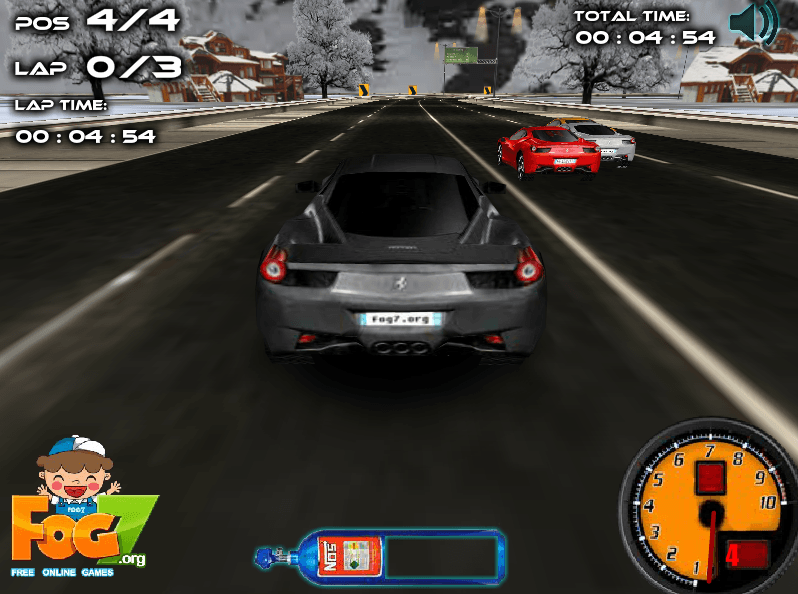The width and height of the screenshot is (798, 594).
Task: Toggle the sound speaker icon
Action: pyautogui.click(x=752, y=24)
